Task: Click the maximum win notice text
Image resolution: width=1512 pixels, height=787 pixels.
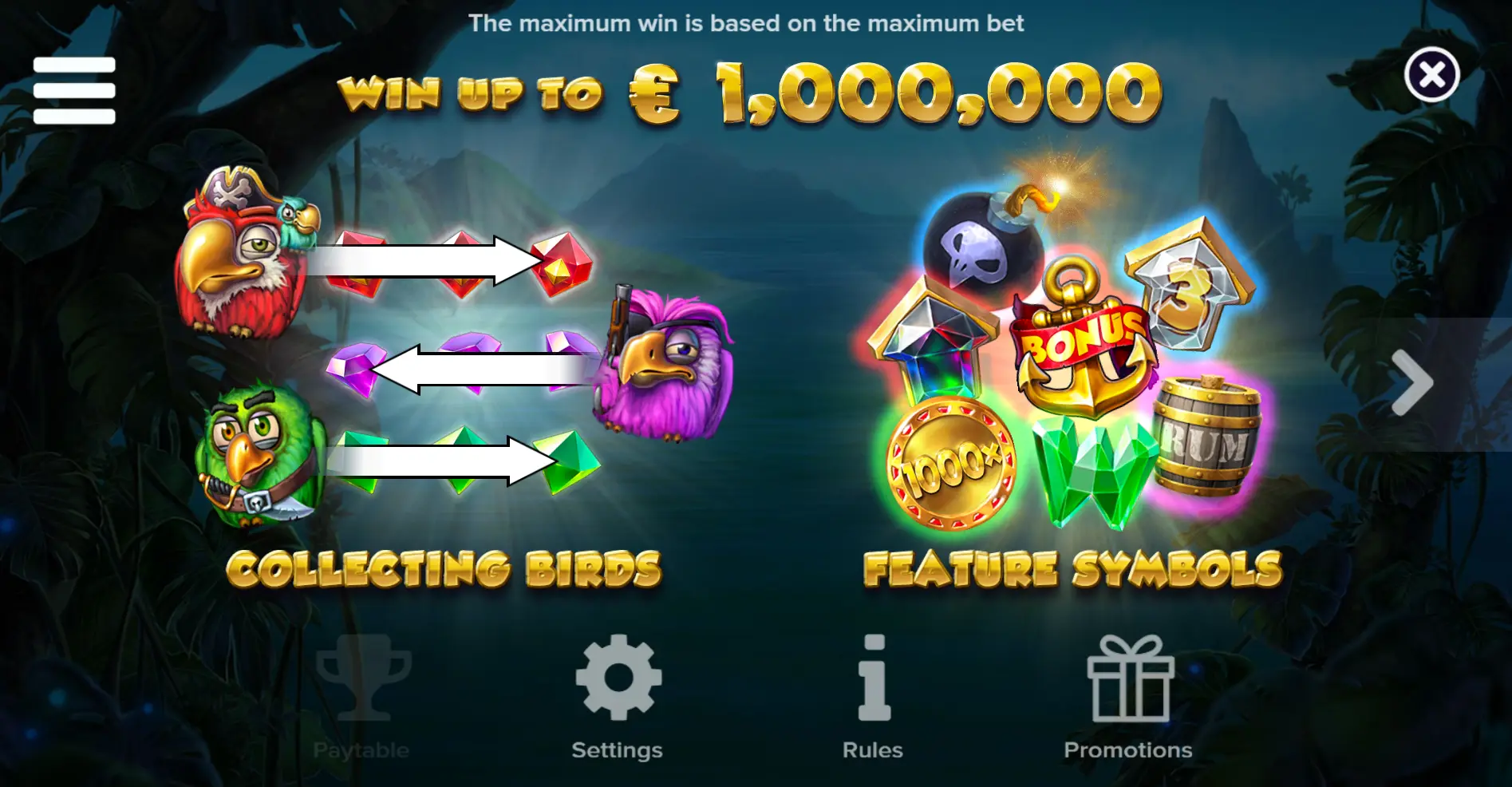Action: coord(746,23)
